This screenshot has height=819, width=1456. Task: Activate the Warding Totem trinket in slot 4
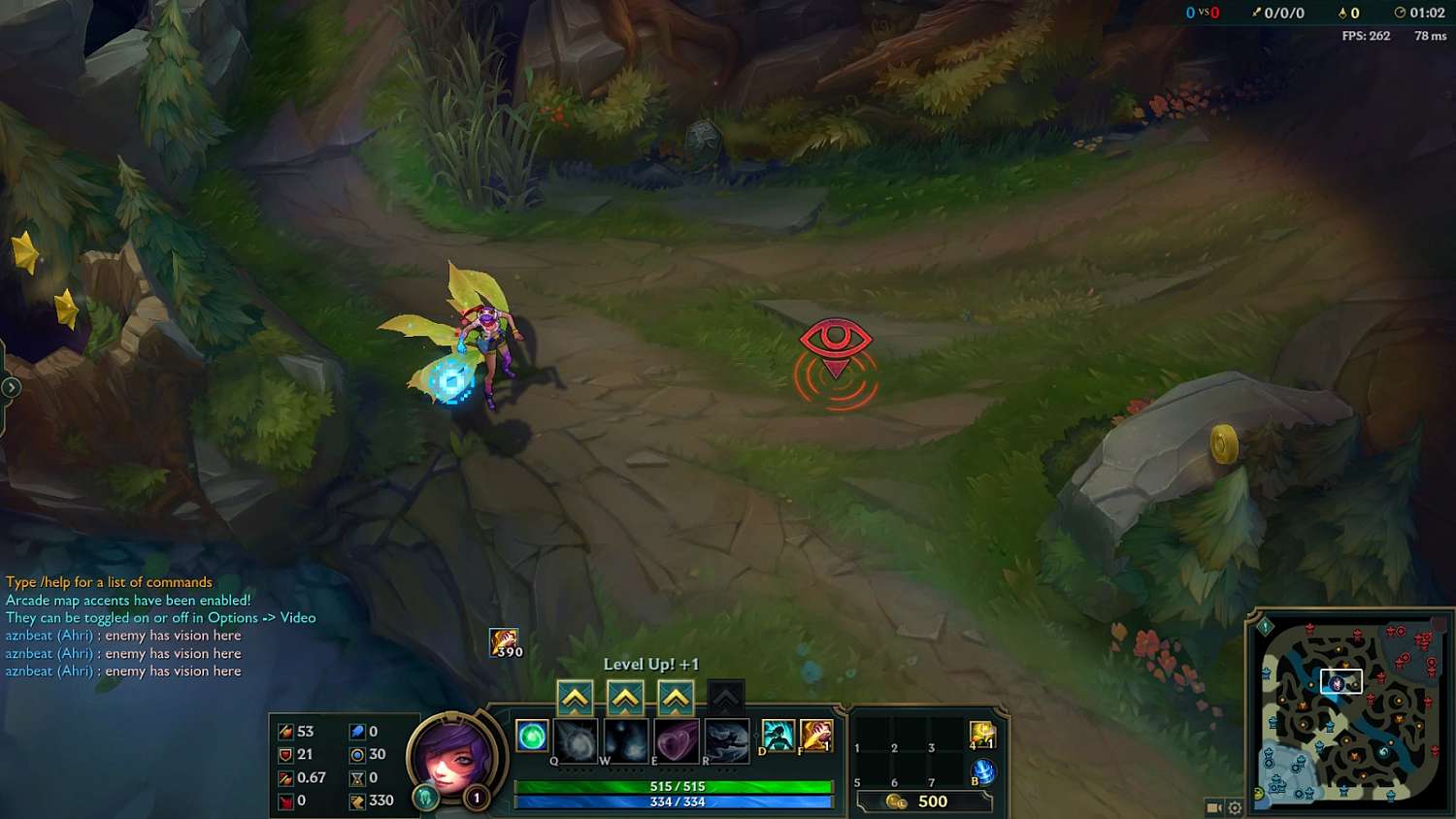(983, 735)
